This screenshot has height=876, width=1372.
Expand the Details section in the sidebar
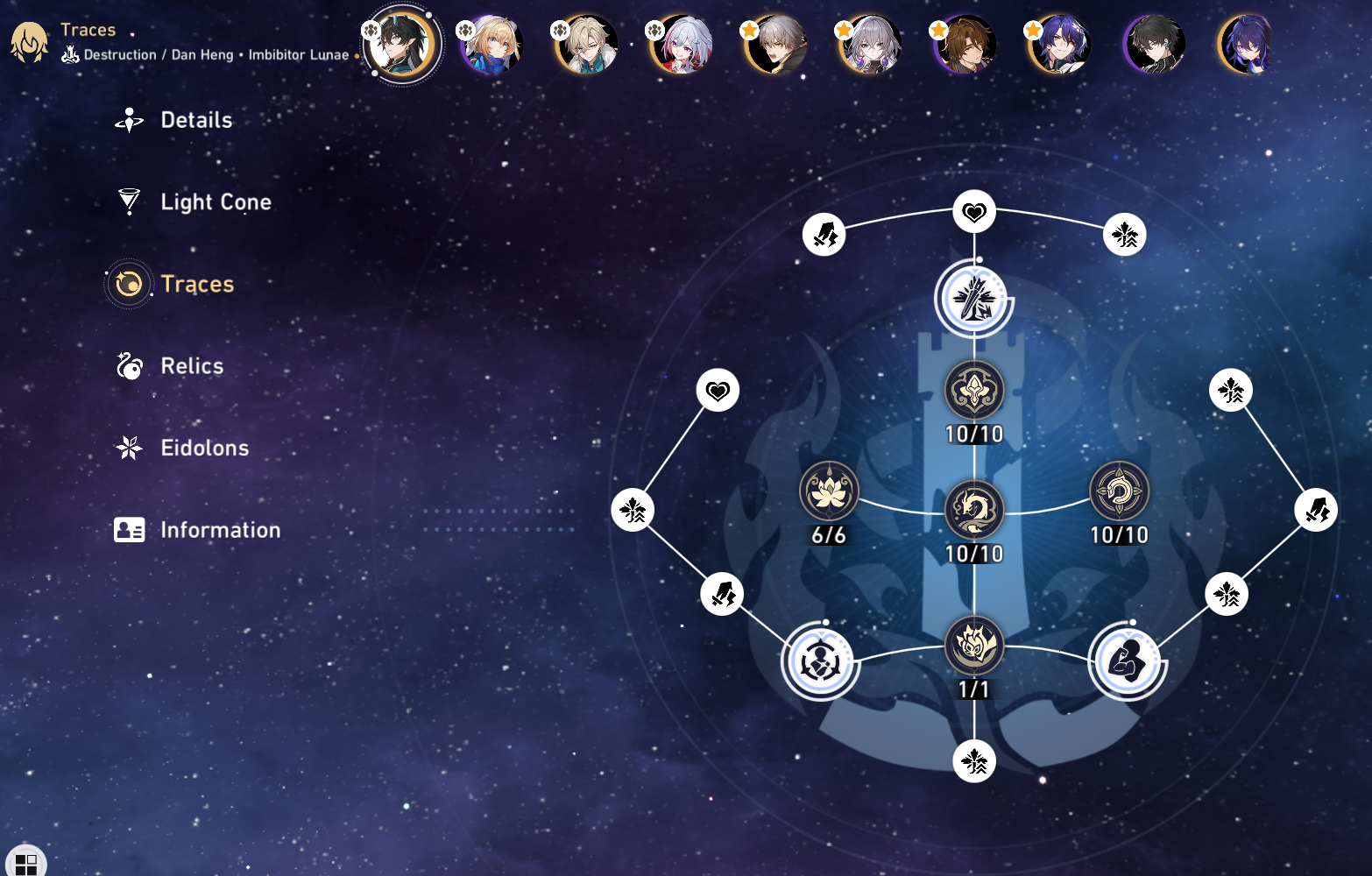[195, 120]
